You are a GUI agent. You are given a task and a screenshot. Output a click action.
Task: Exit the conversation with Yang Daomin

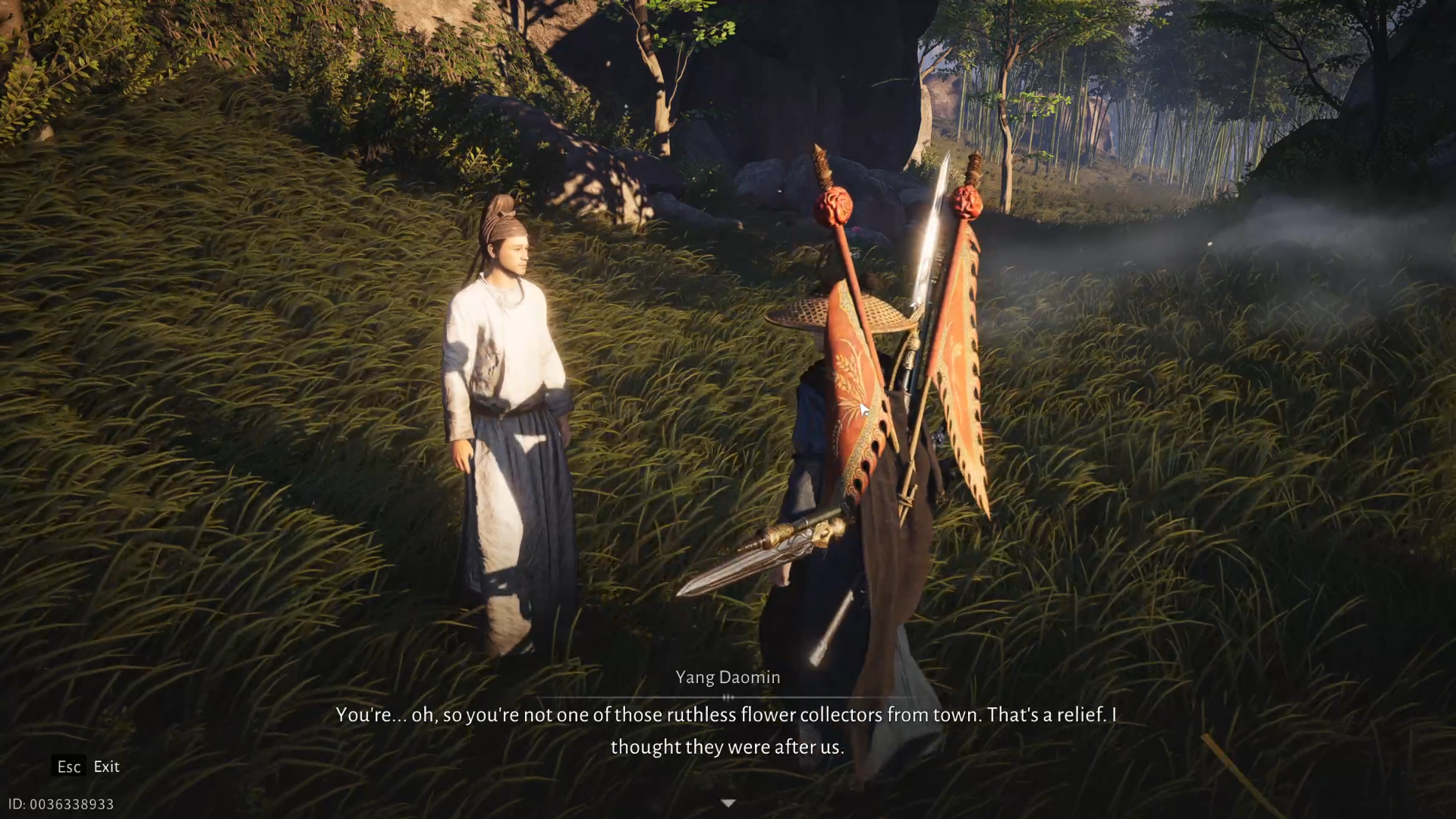[86, 767]
